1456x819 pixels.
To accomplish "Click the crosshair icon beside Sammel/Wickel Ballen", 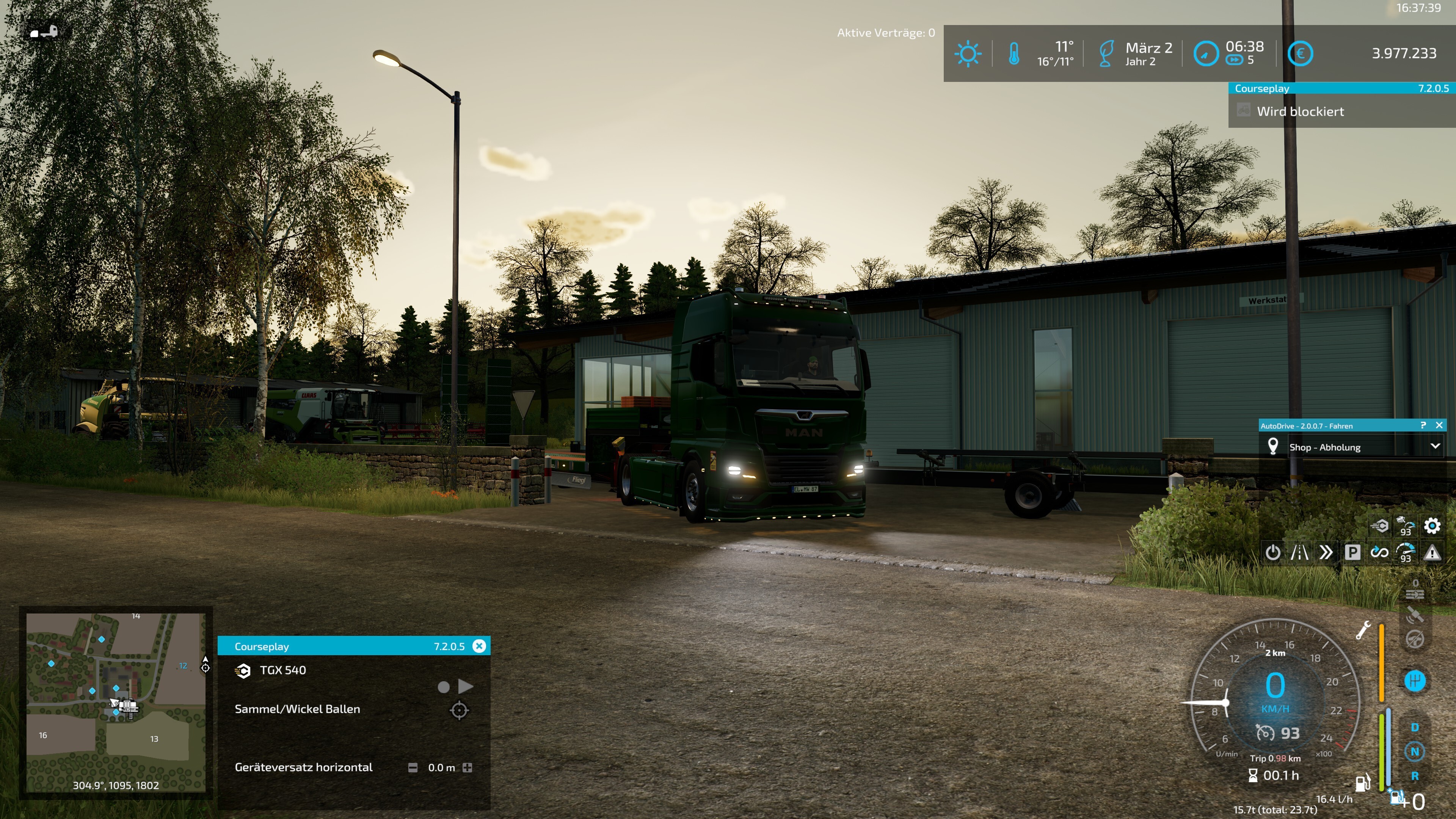I will (459, 710).
